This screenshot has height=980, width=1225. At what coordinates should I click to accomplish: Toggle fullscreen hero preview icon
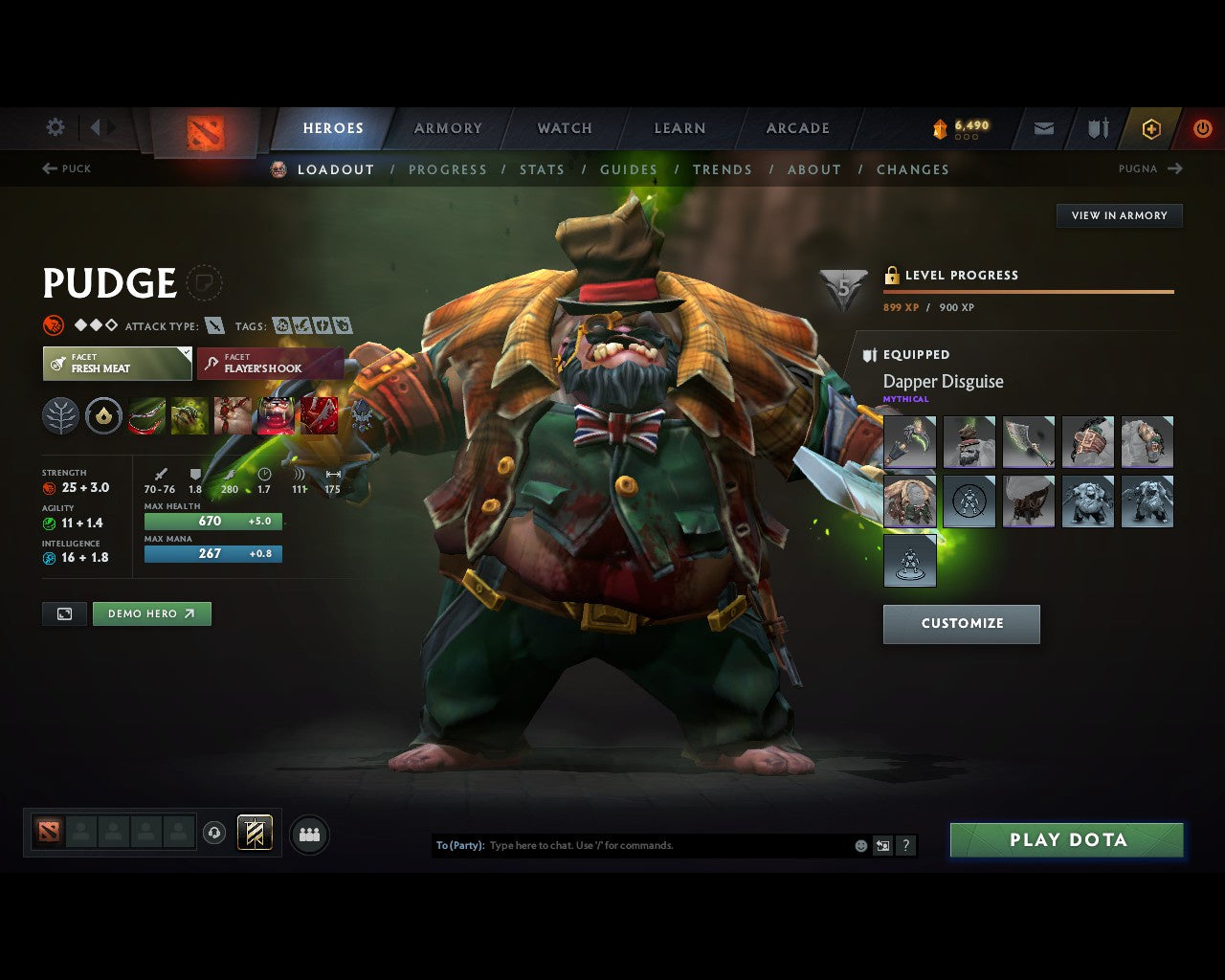(x=64, y=613)
